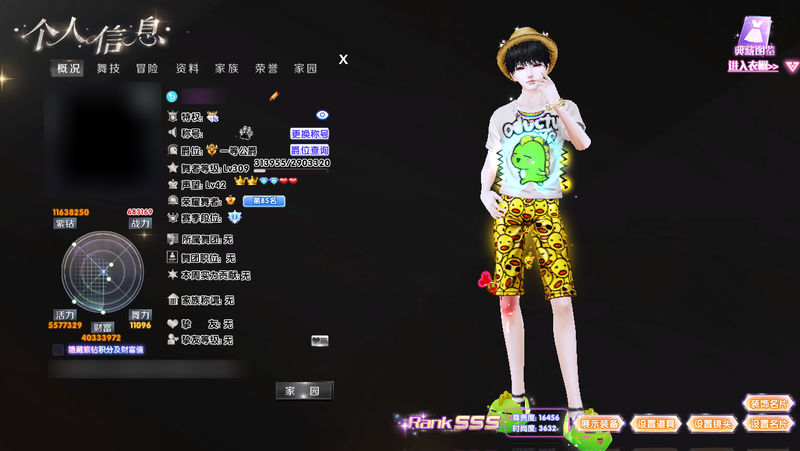Close the personal info panel with X

coord(343,59)
